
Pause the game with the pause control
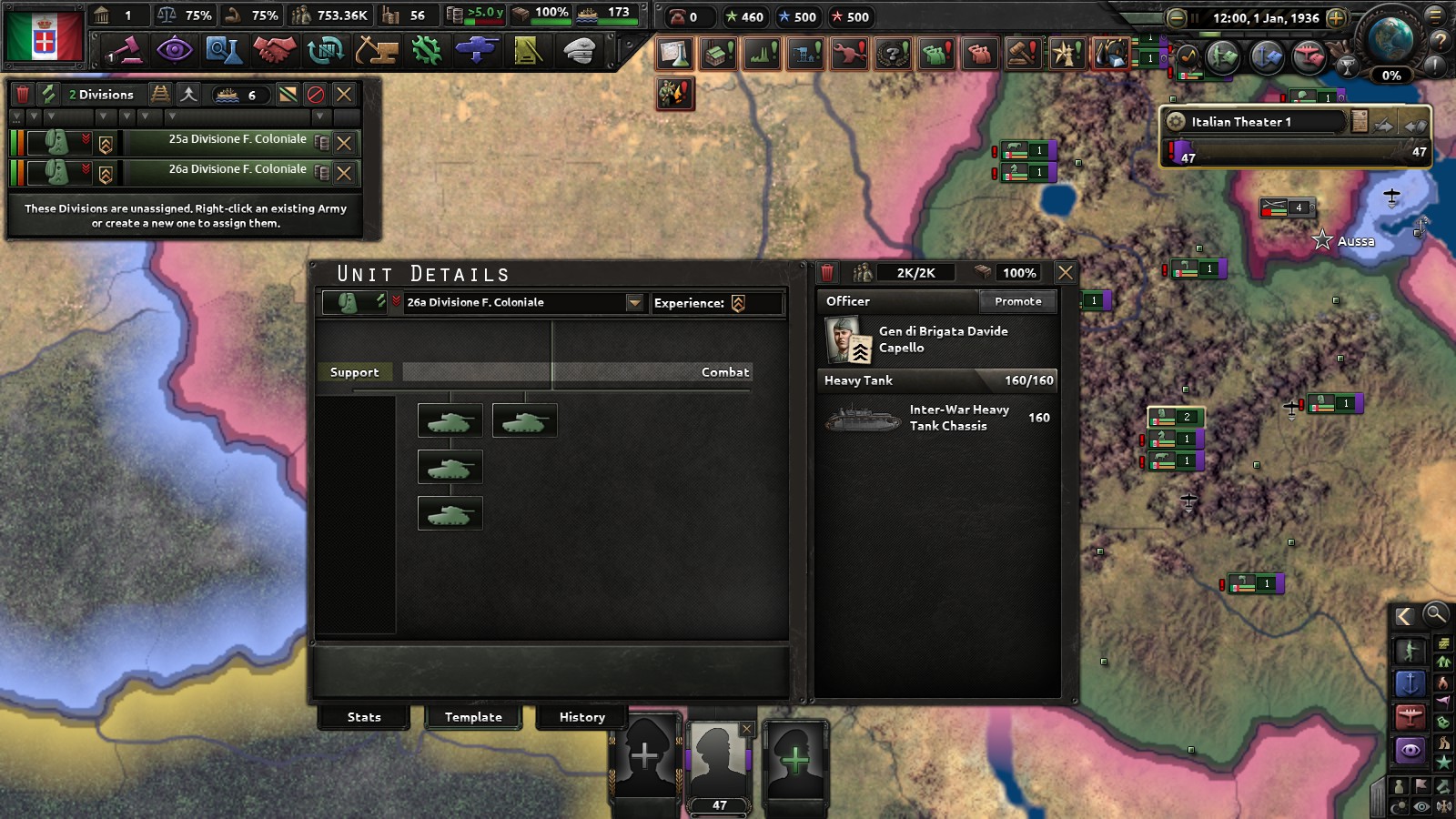point(1195,16)
